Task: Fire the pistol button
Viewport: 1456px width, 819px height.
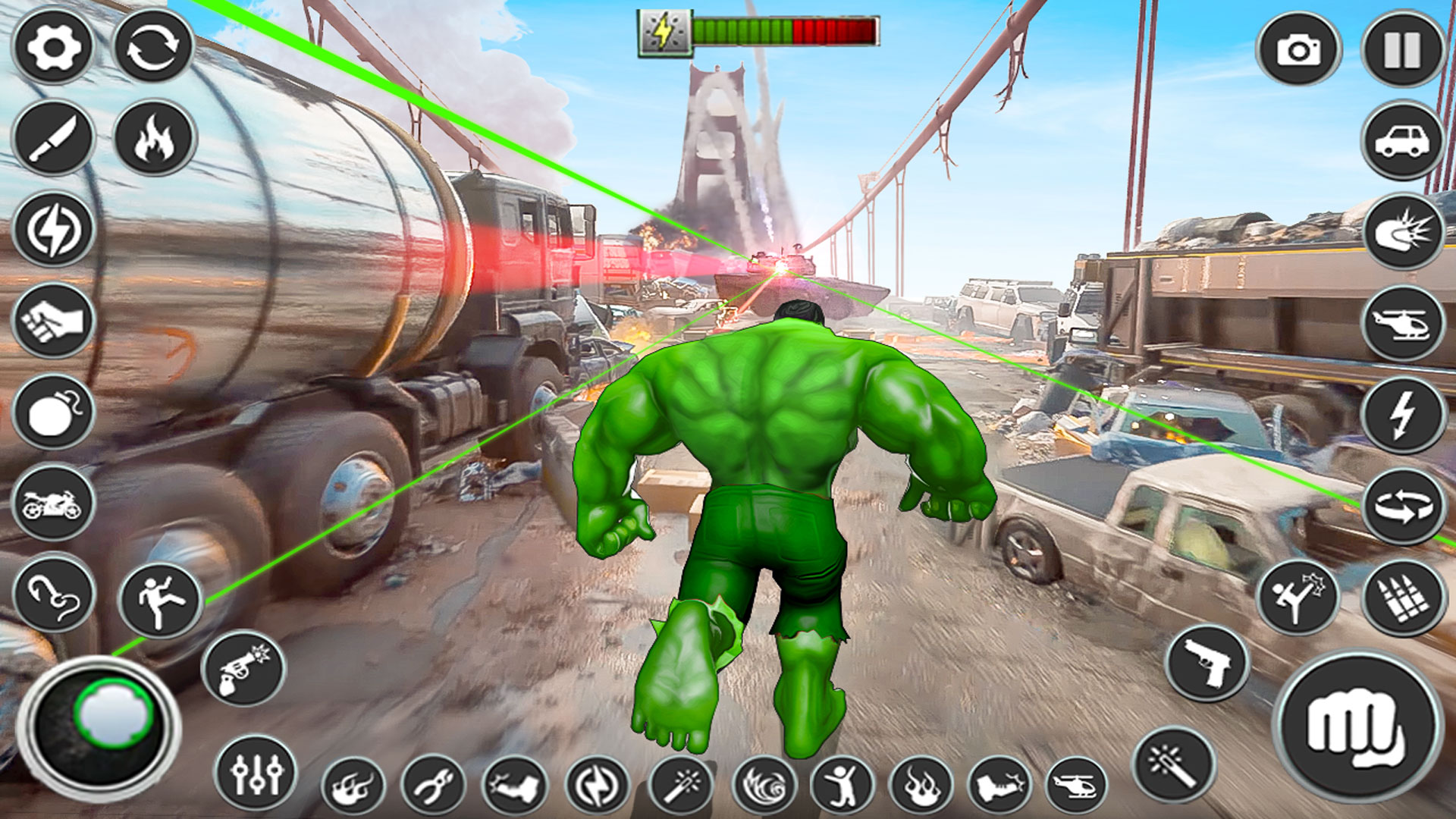Action: [x=1207, y=663]
